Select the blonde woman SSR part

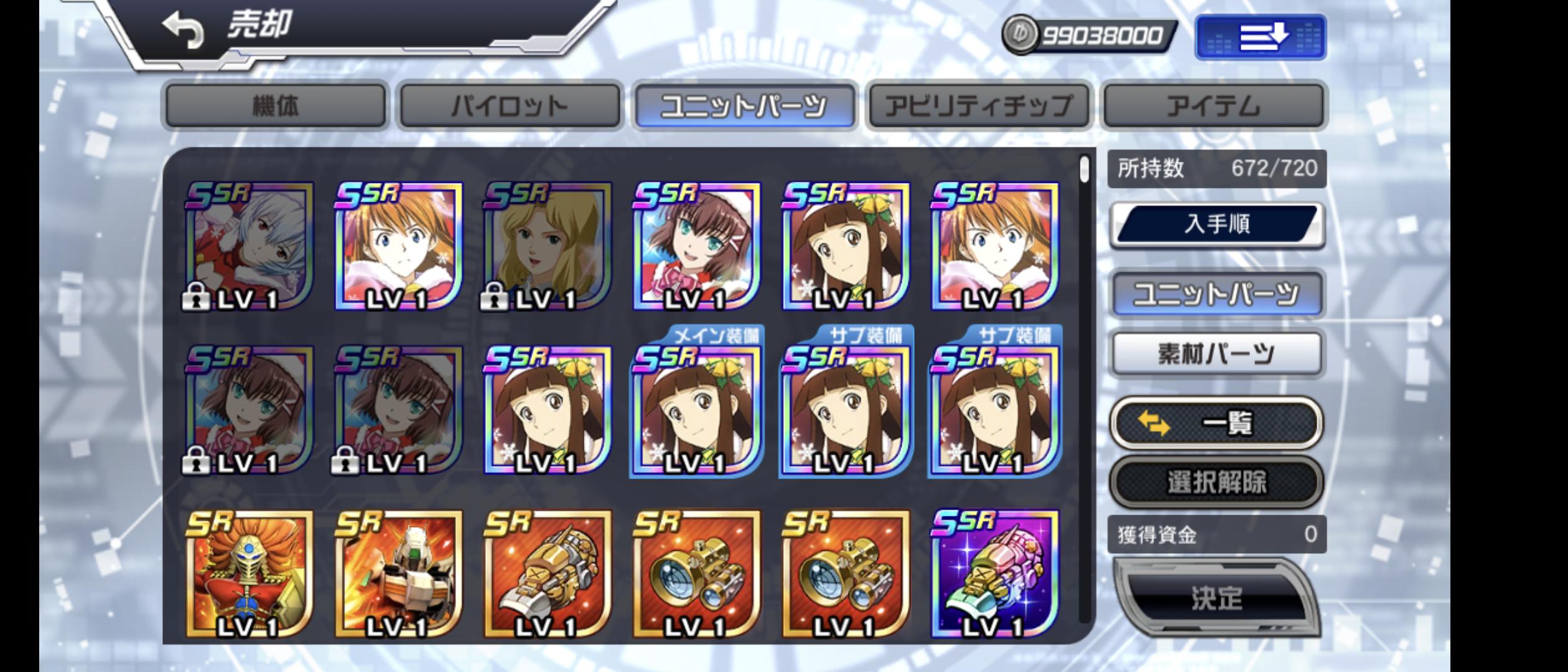[x=548, y=246]
